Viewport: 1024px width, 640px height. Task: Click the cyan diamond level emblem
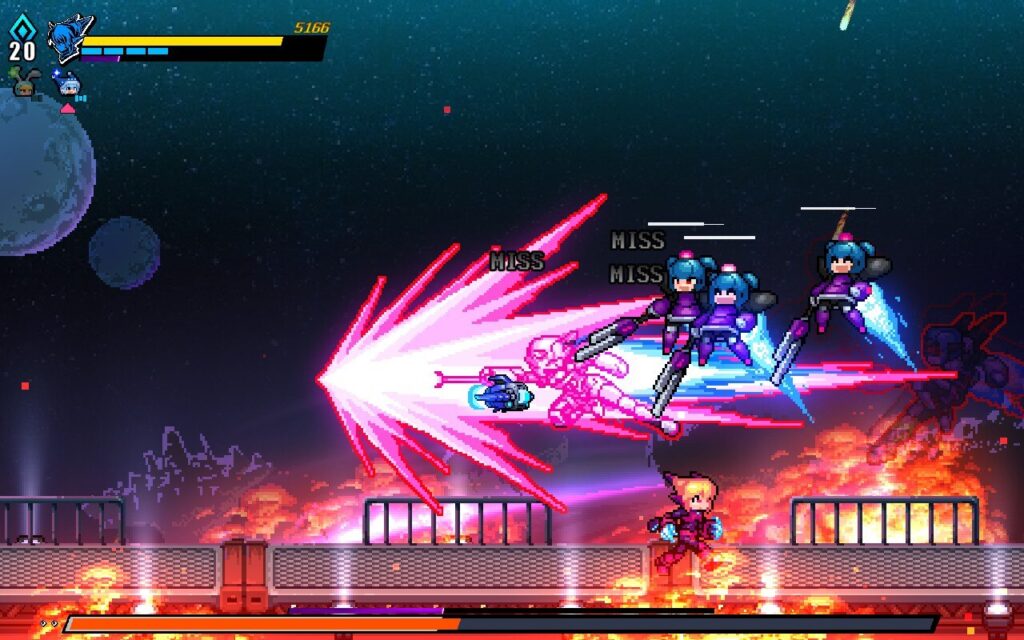point(22,27)
